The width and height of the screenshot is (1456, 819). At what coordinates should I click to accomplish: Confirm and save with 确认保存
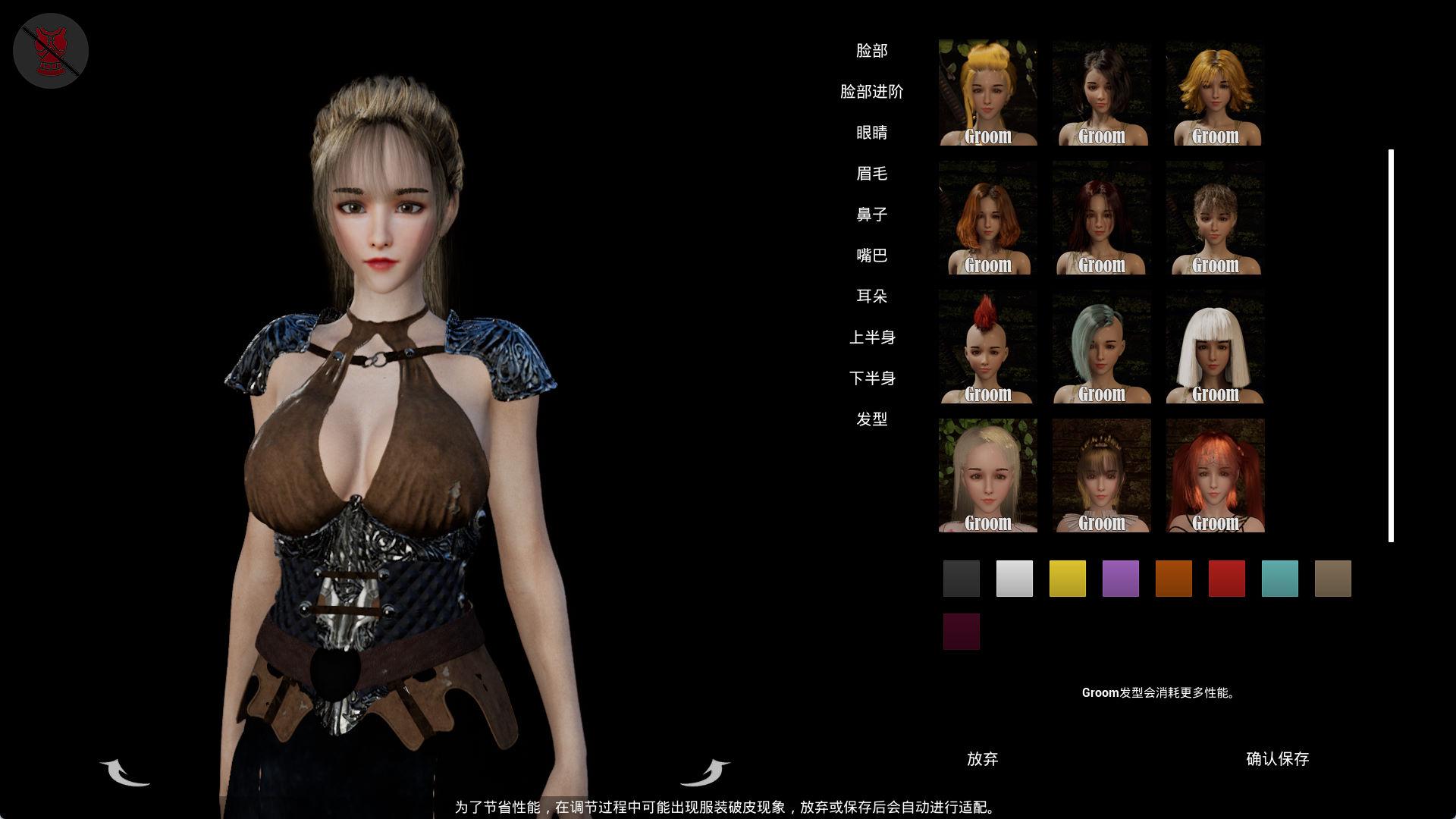(1277, 759)
